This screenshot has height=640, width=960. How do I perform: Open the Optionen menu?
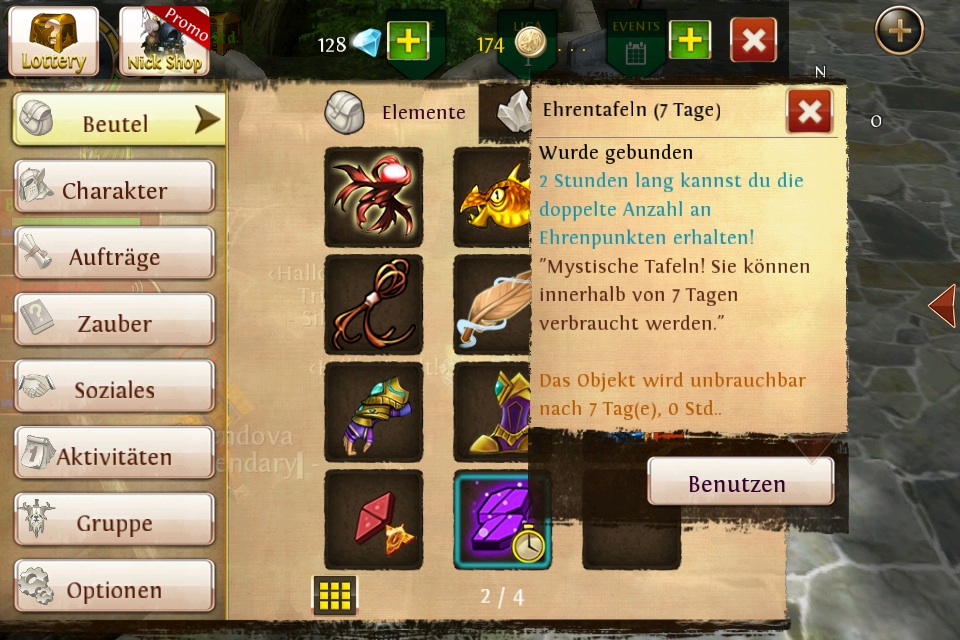click(x=114, y=589)
